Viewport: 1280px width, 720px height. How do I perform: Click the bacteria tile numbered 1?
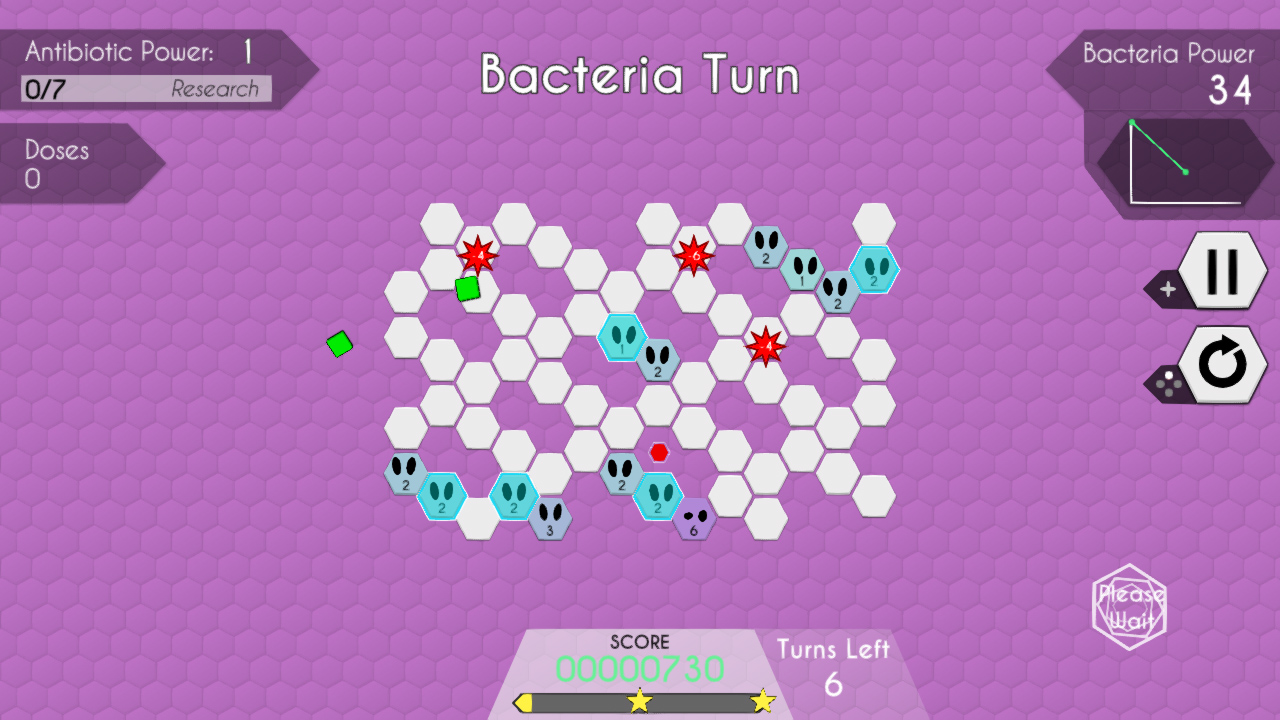(x=622, y=337)
